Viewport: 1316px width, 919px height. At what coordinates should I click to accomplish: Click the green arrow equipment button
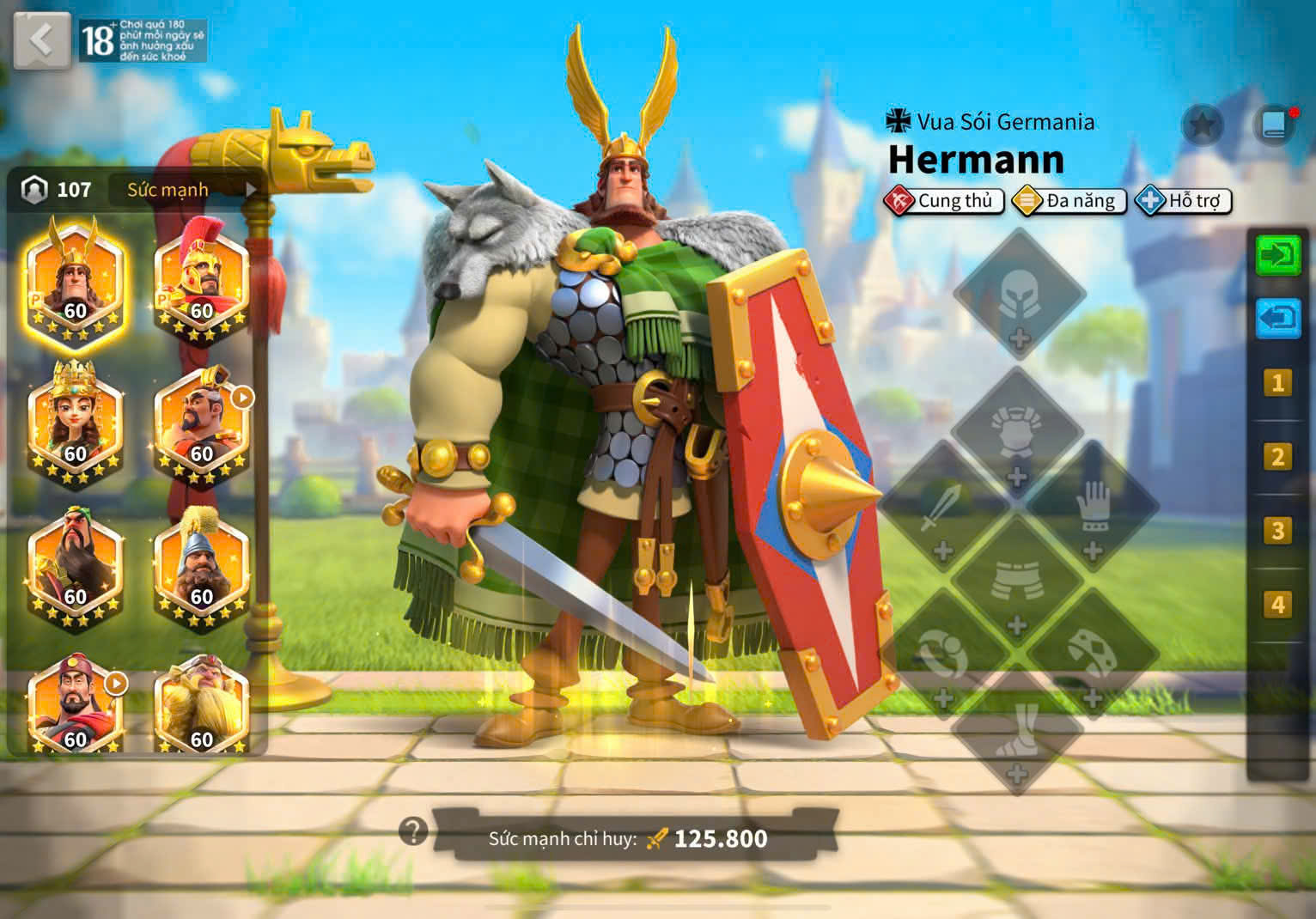point(1277,256)
